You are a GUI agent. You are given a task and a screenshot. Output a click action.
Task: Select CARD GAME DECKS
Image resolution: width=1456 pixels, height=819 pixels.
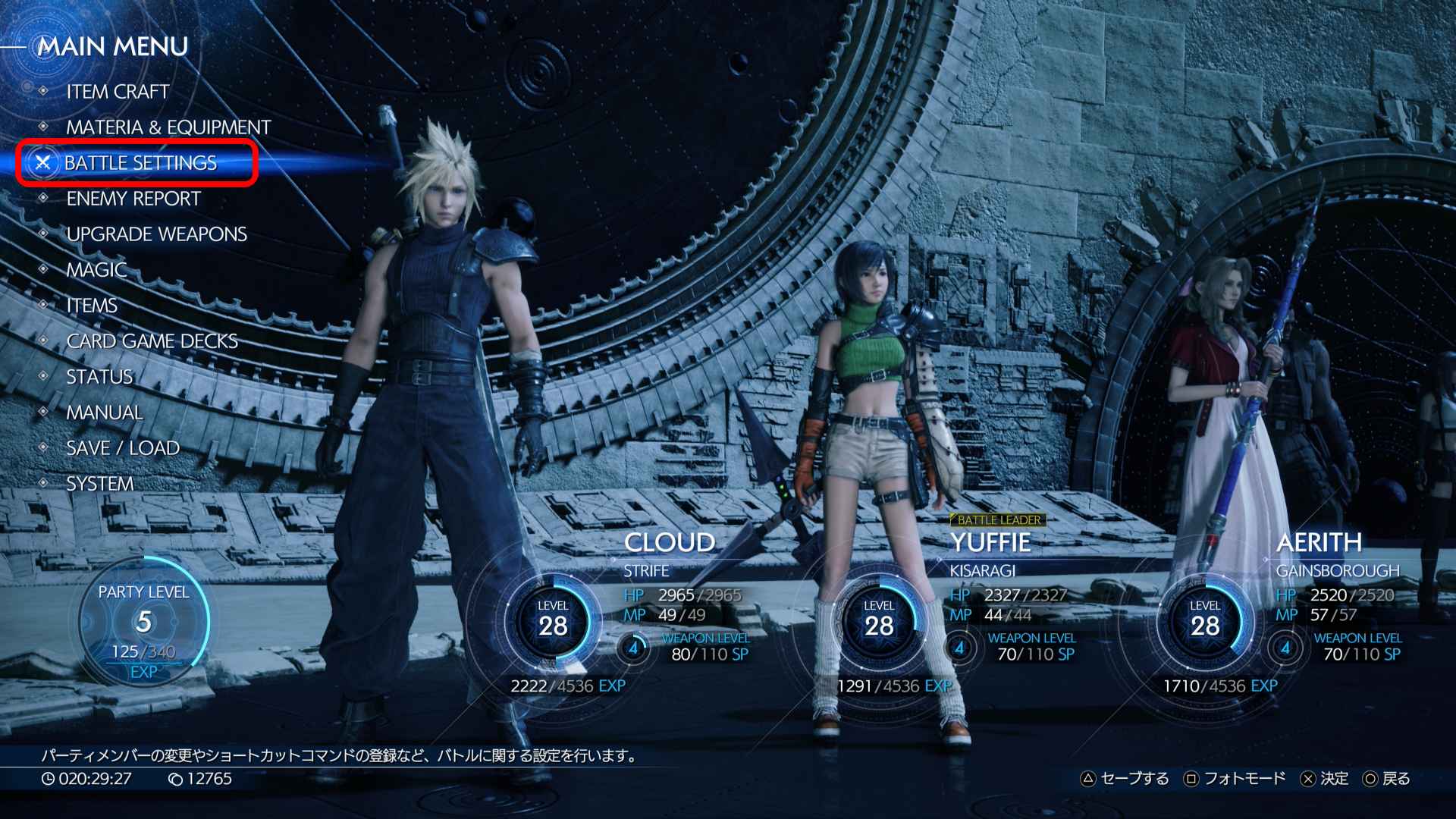coord(152,340)
